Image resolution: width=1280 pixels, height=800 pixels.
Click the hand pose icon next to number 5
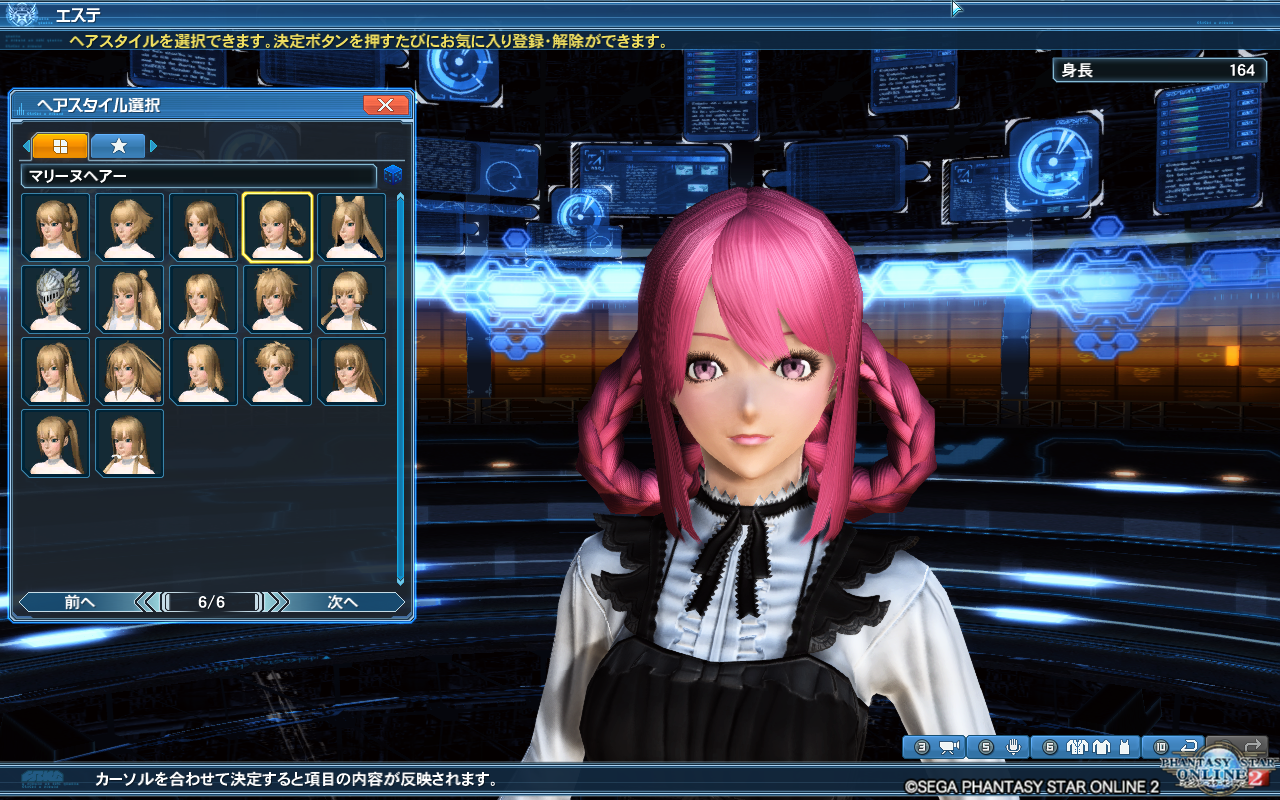tap(1014, 746)
